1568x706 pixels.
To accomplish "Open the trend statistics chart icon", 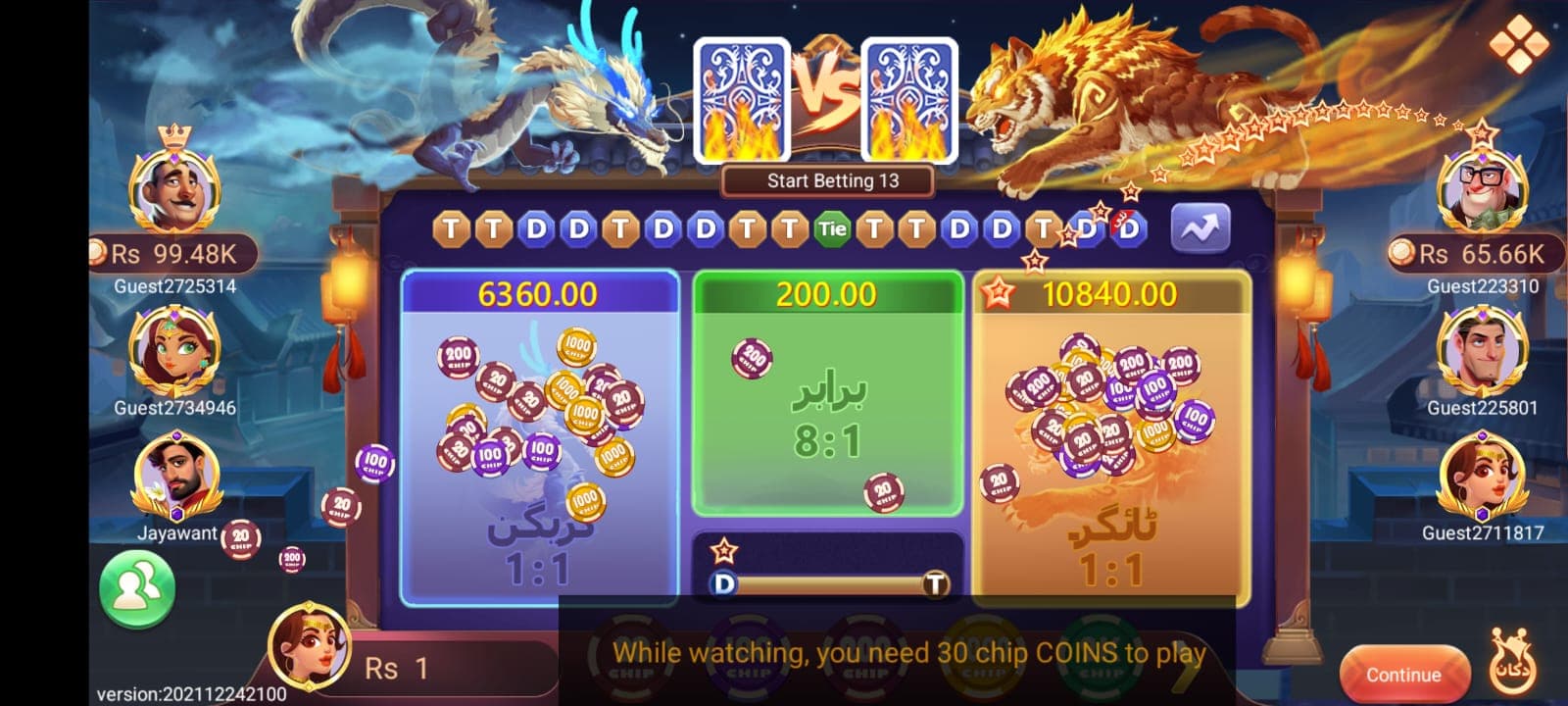I will tap(1200, 226).
